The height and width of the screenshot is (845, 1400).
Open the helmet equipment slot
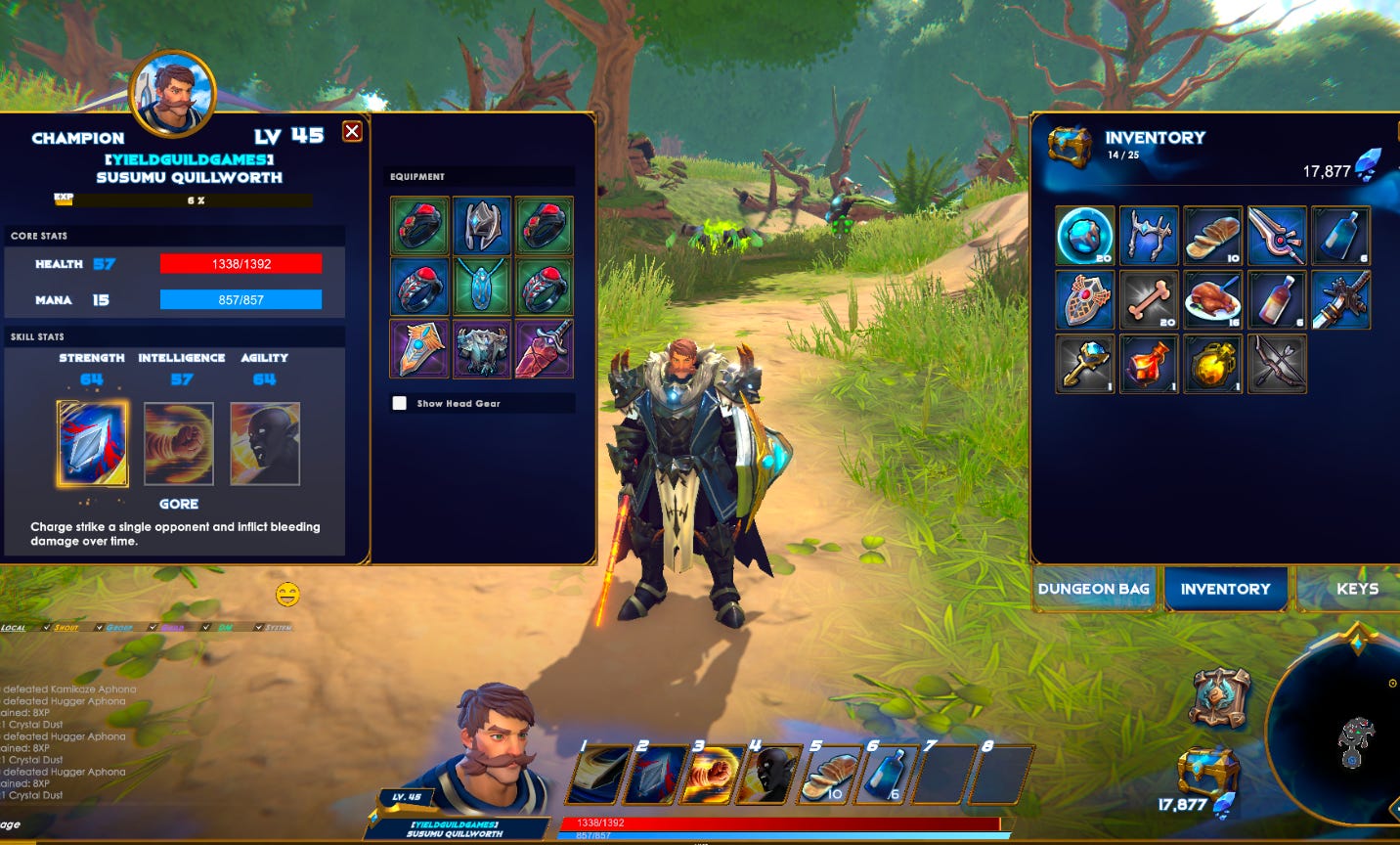[482, 225]
